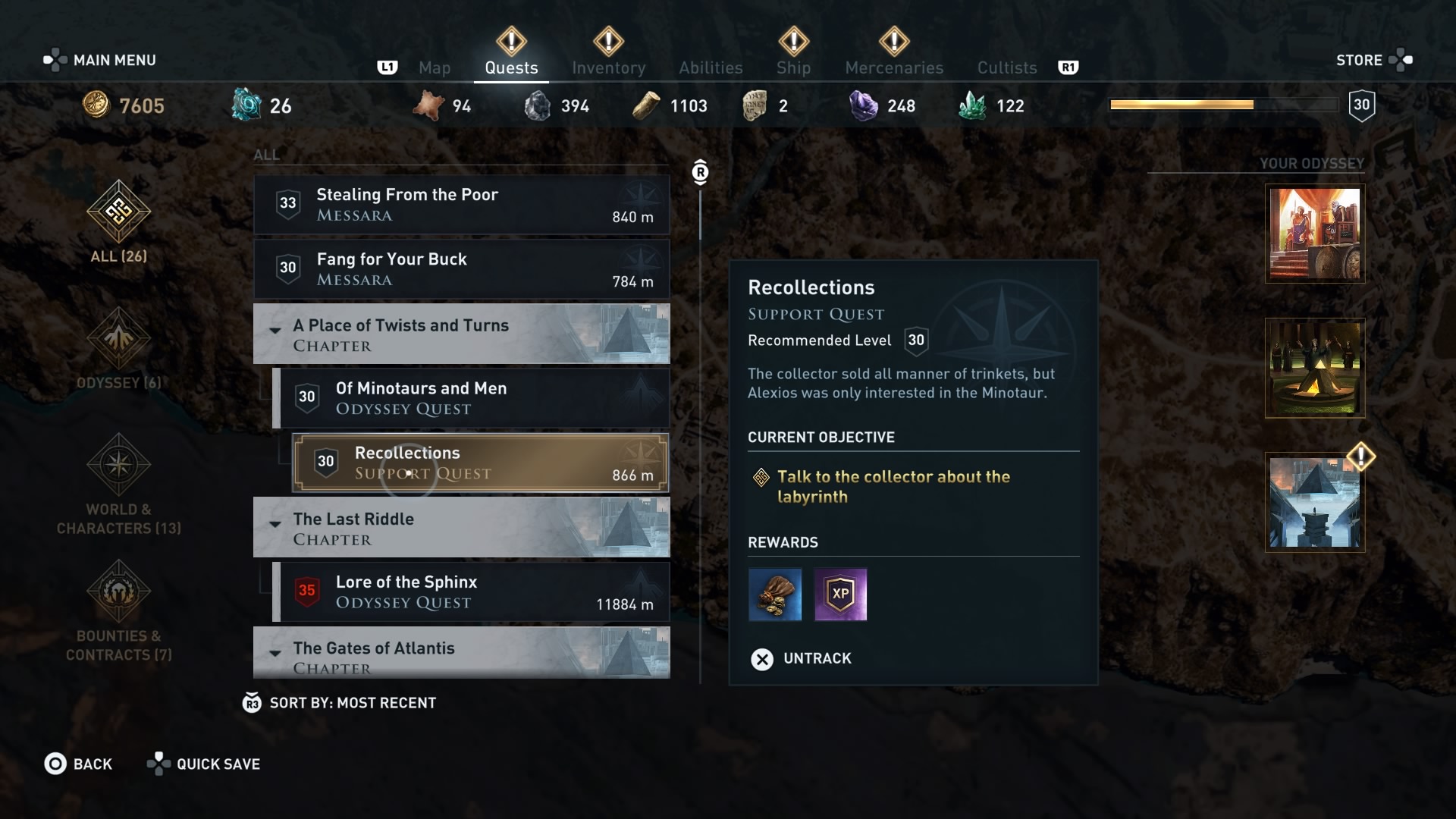Select the drachmae currency icon
The image size is (1456, 819).
click(x=97, y=105)
